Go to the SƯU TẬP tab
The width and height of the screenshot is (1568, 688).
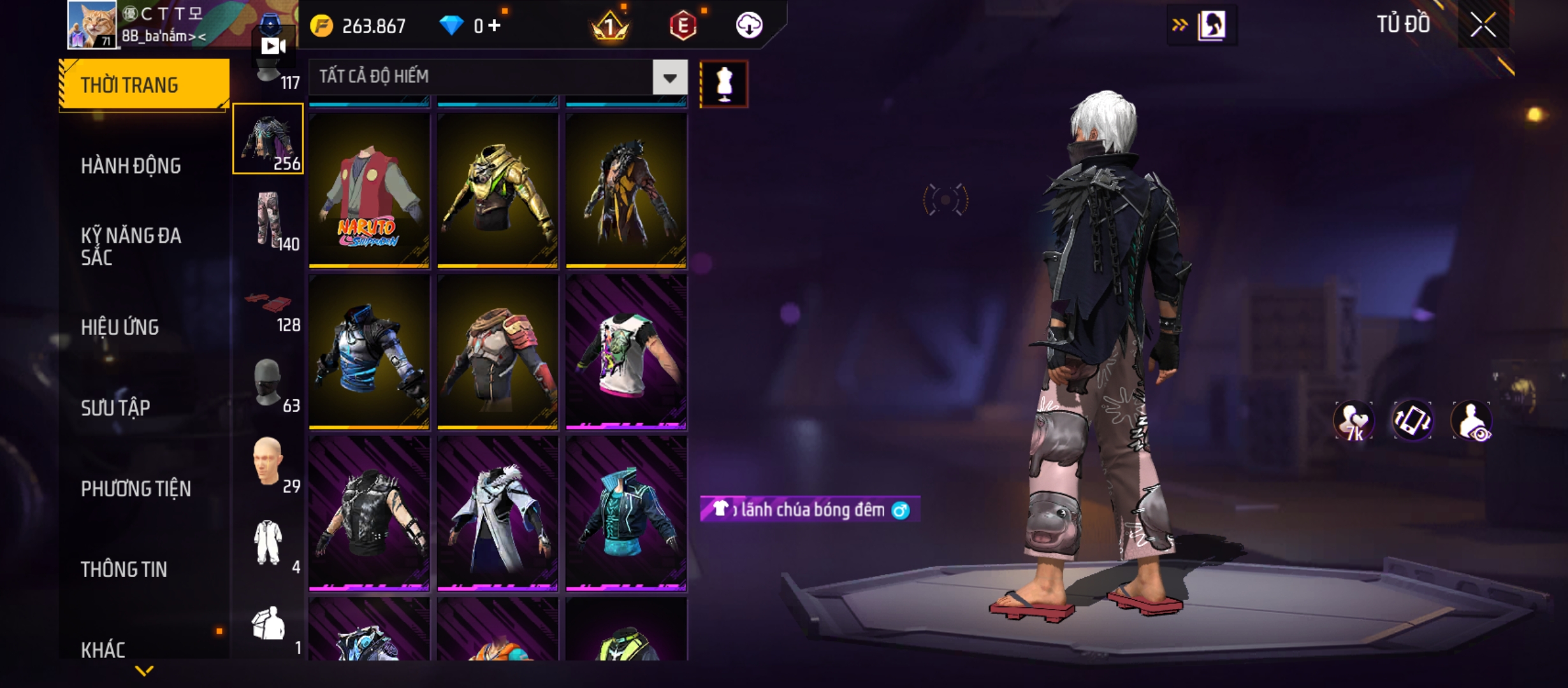coord(115,408)
